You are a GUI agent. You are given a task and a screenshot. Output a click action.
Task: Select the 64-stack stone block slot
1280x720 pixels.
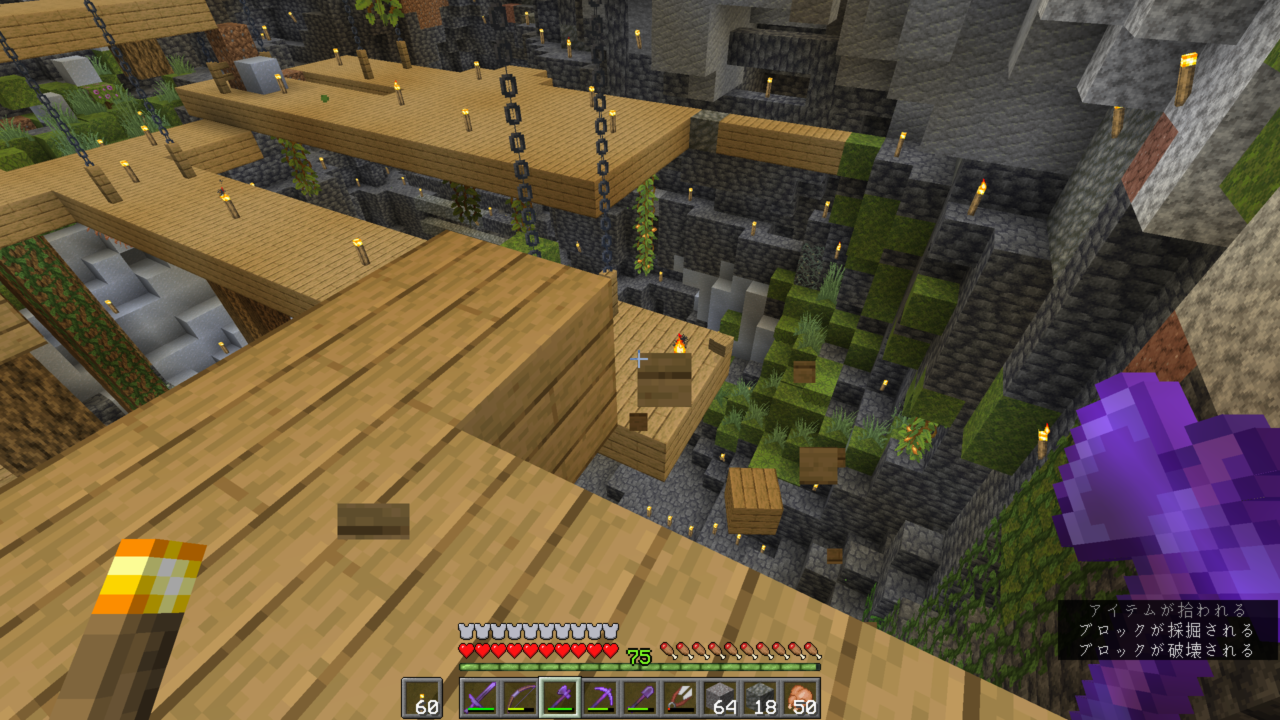pyautogui.click(x=719, y=698)
